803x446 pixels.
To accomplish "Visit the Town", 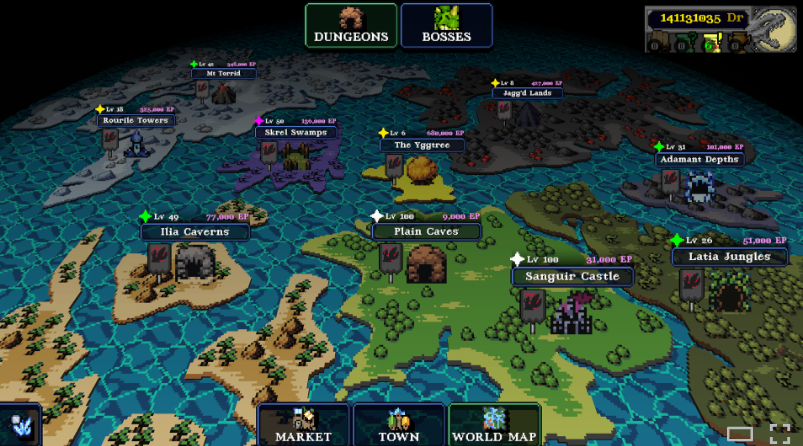I will pos(399,425).
